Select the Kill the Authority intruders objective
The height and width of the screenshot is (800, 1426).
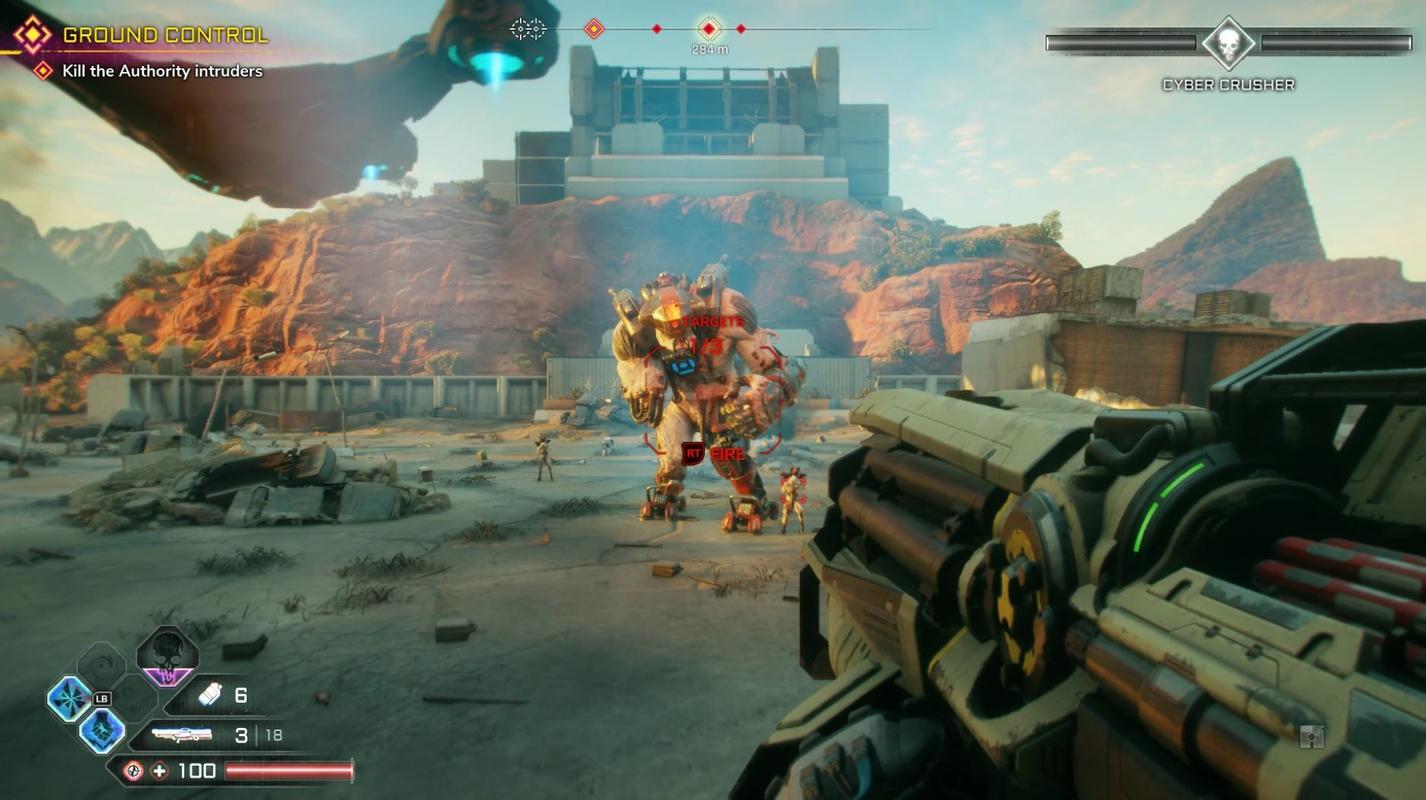(162, 71)
